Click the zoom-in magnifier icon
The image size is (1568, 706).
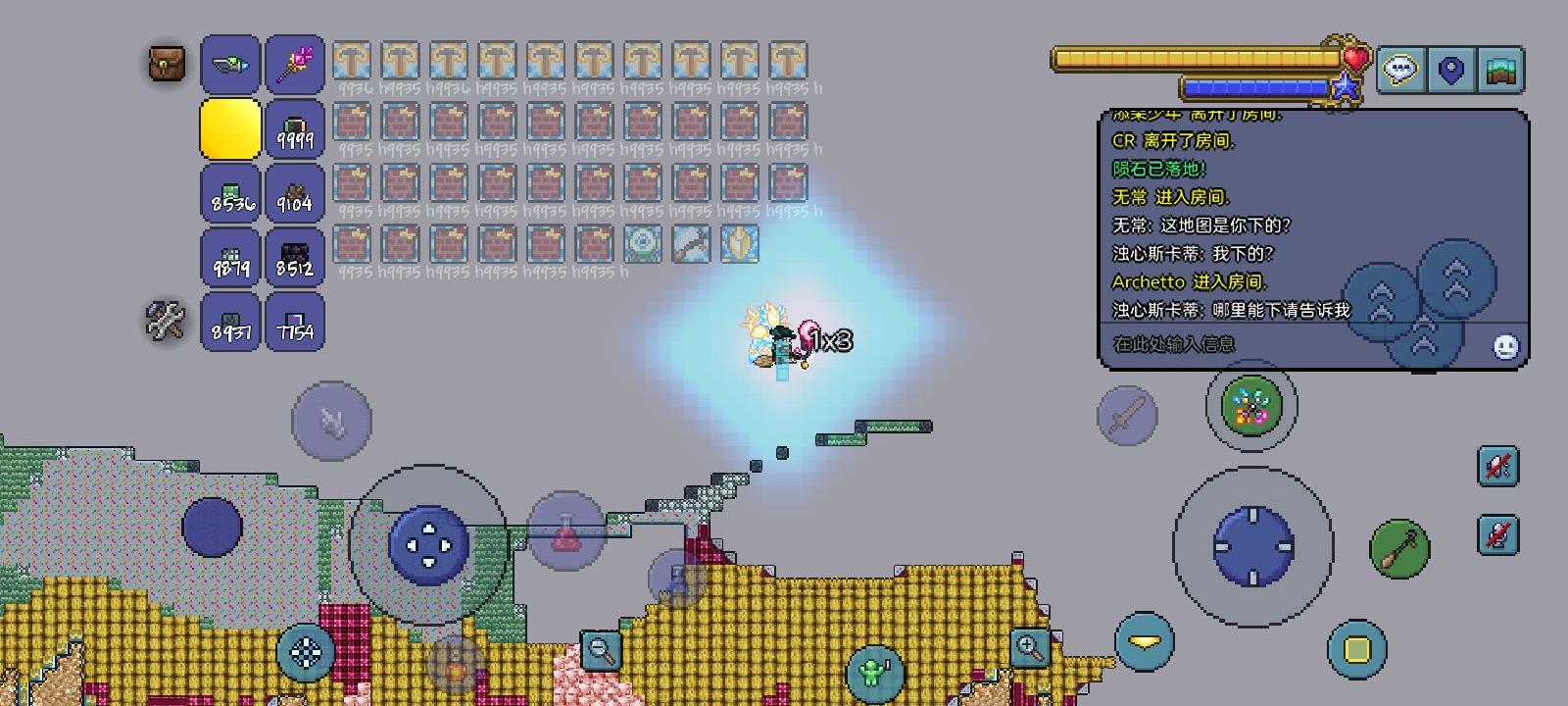point(1029,647)
